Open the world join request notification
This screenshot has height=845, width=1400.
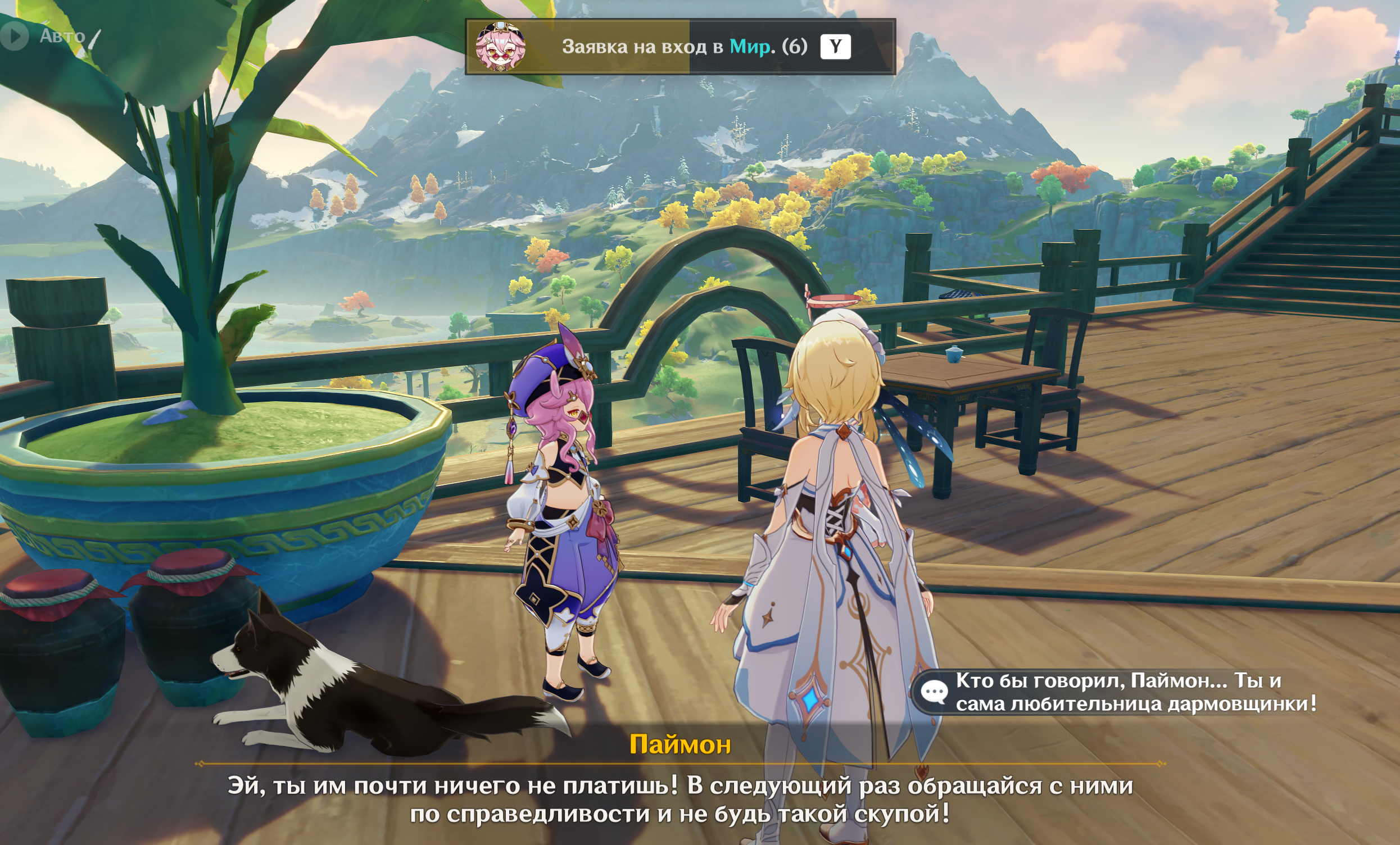coord(679,47)
